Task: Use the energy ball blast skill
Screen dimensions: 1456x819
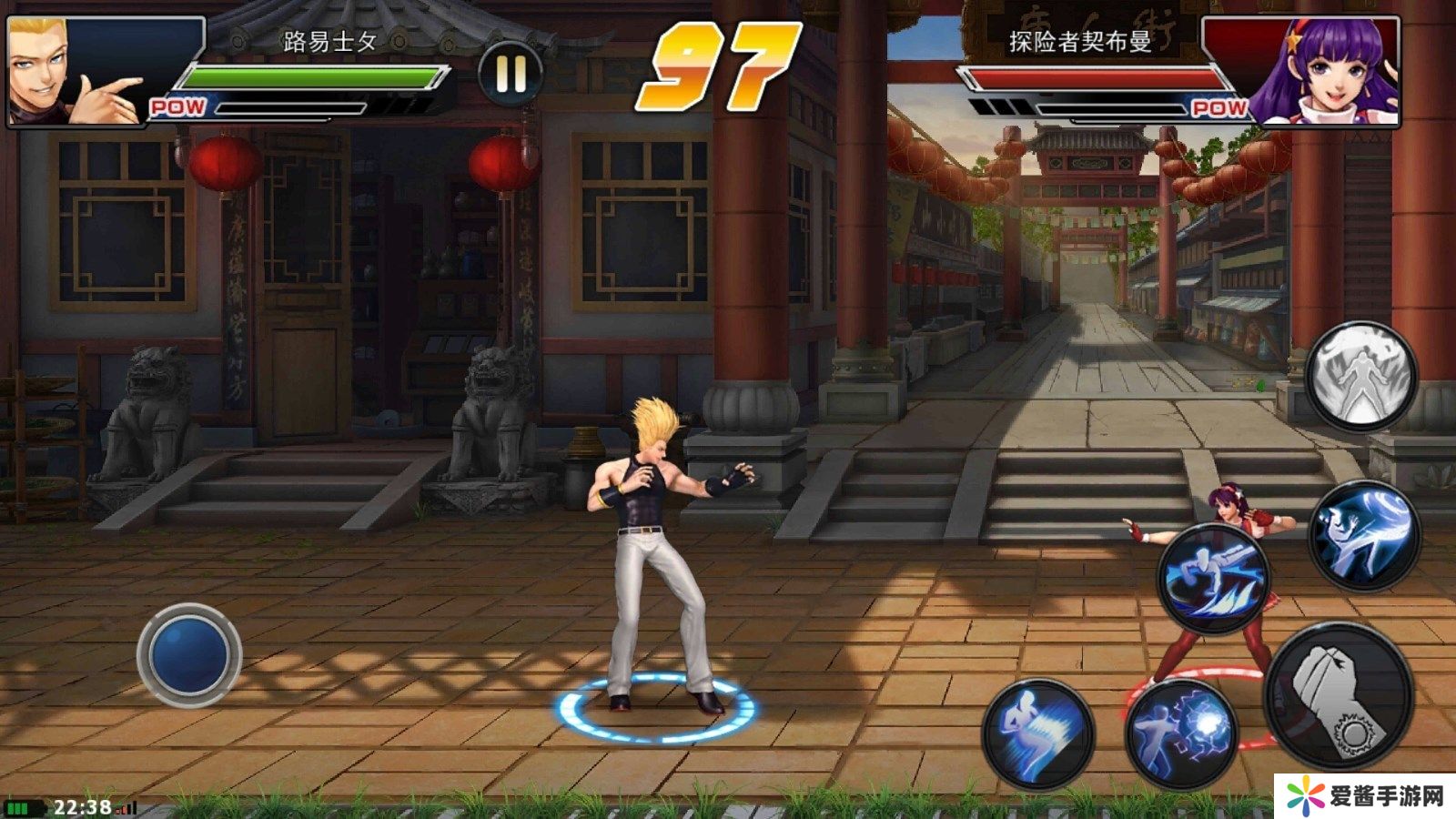Action: tap(1182, 735)
